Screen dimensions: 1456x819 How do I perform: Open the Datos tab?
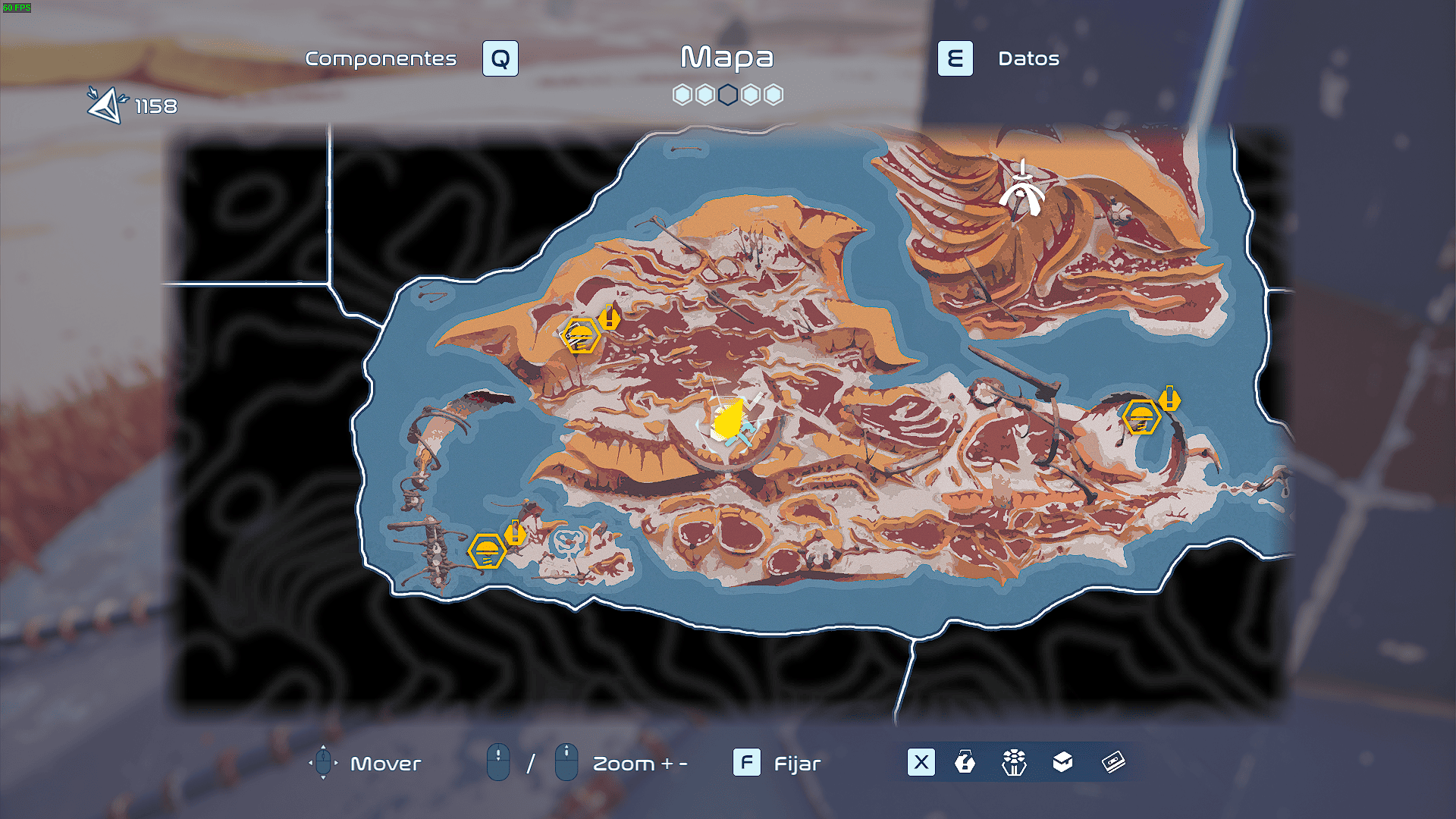click(1028, 58)
